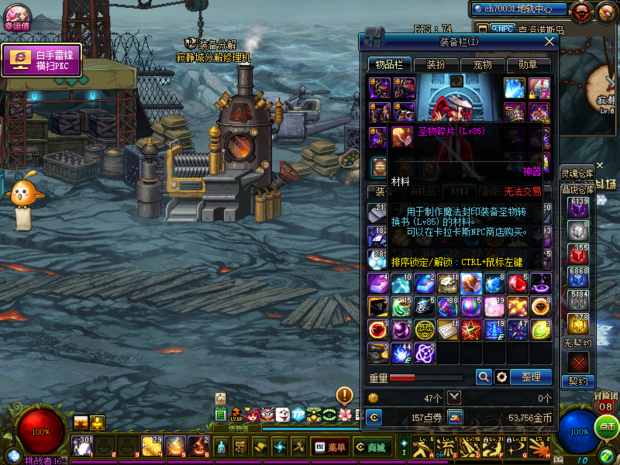Select the purple spiral orb item
The image size is (620, 465).
[x=424, y=352]
